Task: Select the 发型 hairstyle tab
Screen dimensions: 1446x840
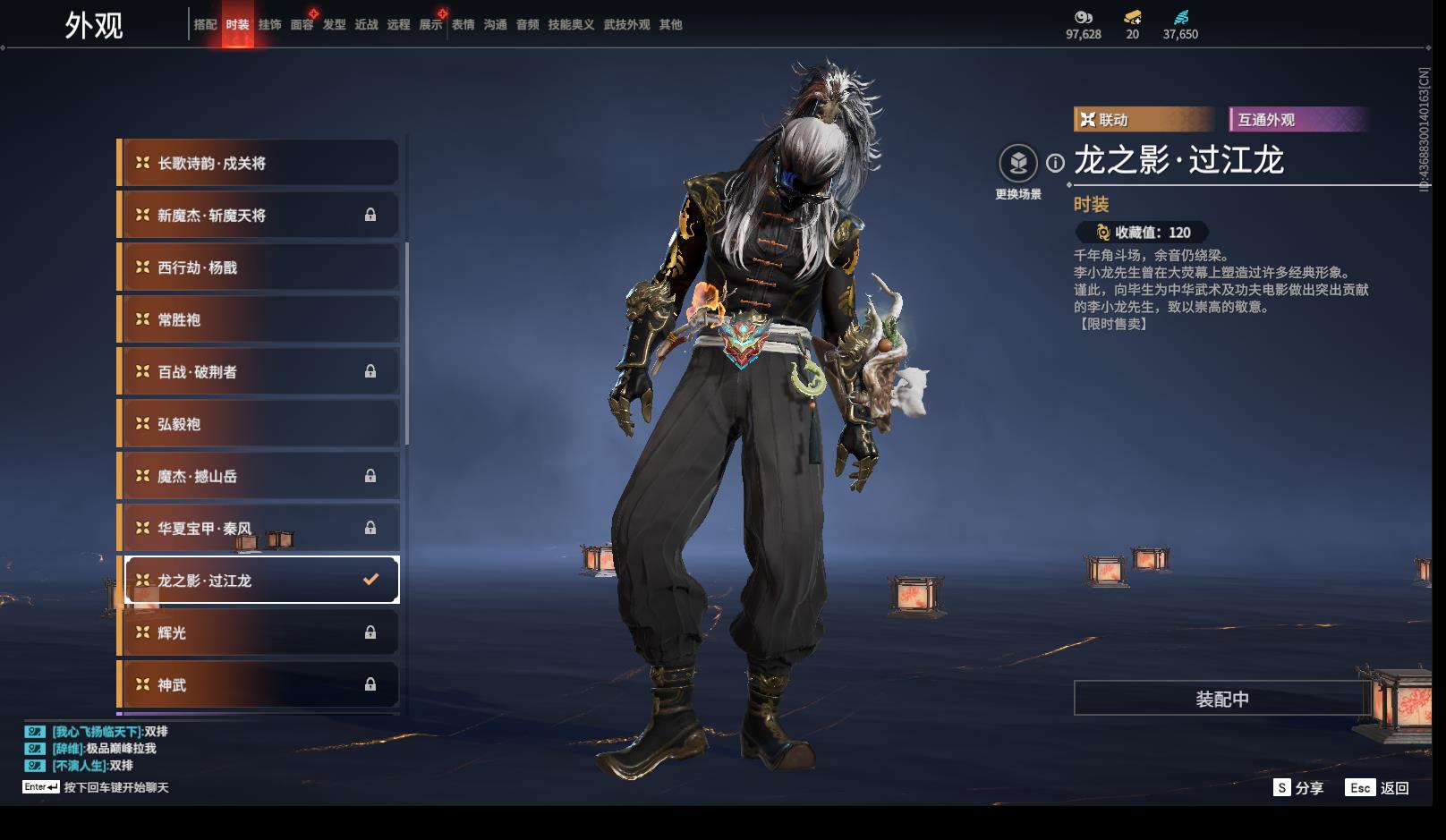Action: coord(334,25)
